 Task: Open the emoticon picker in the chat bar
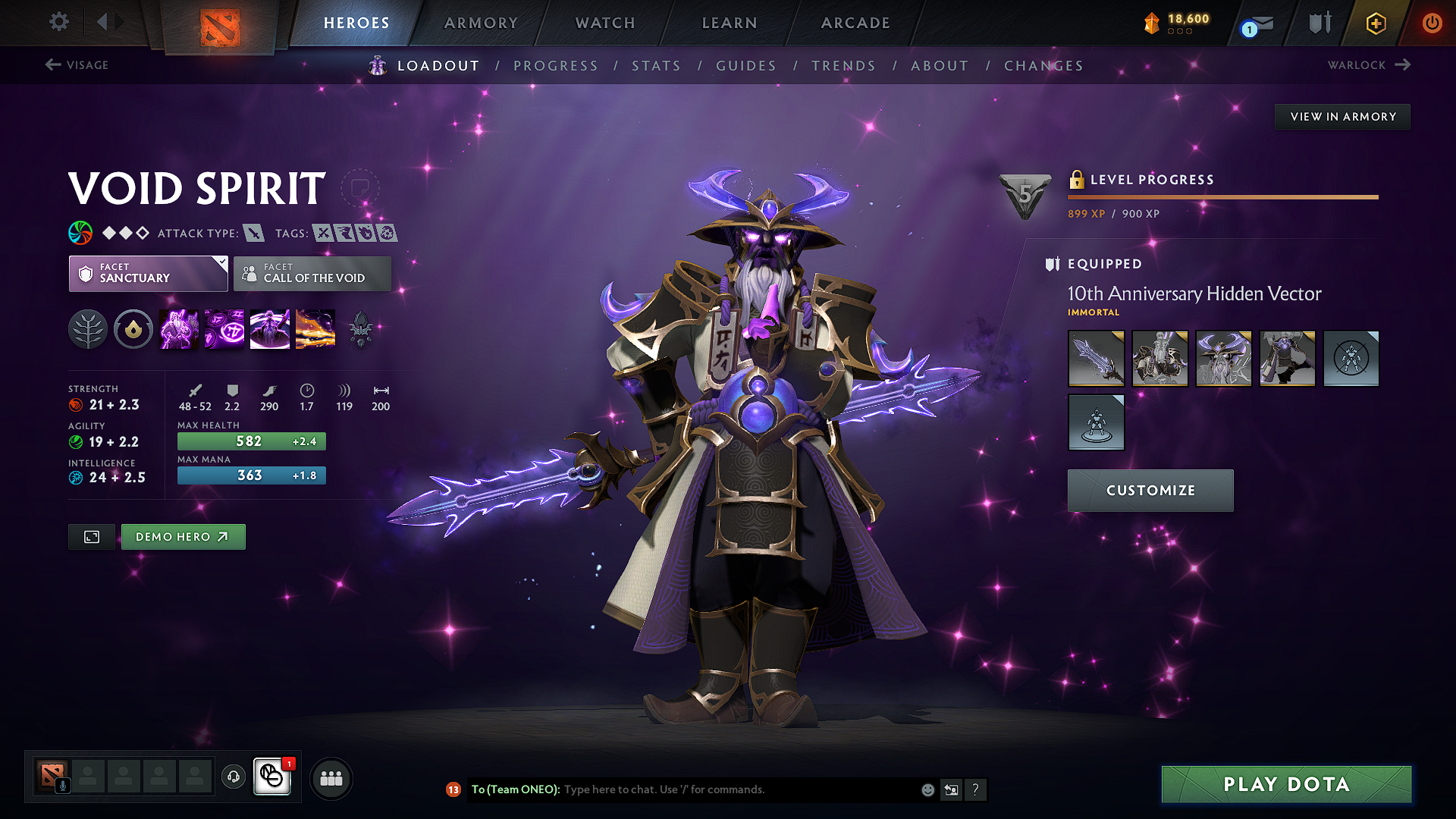click(x=927, y=789)
